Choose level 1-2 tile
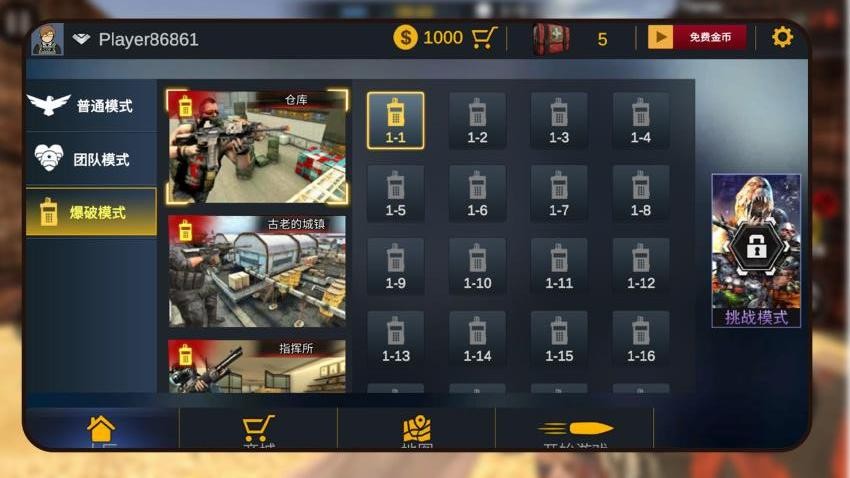This screenshot has height=478, width=850. (477, 120)
